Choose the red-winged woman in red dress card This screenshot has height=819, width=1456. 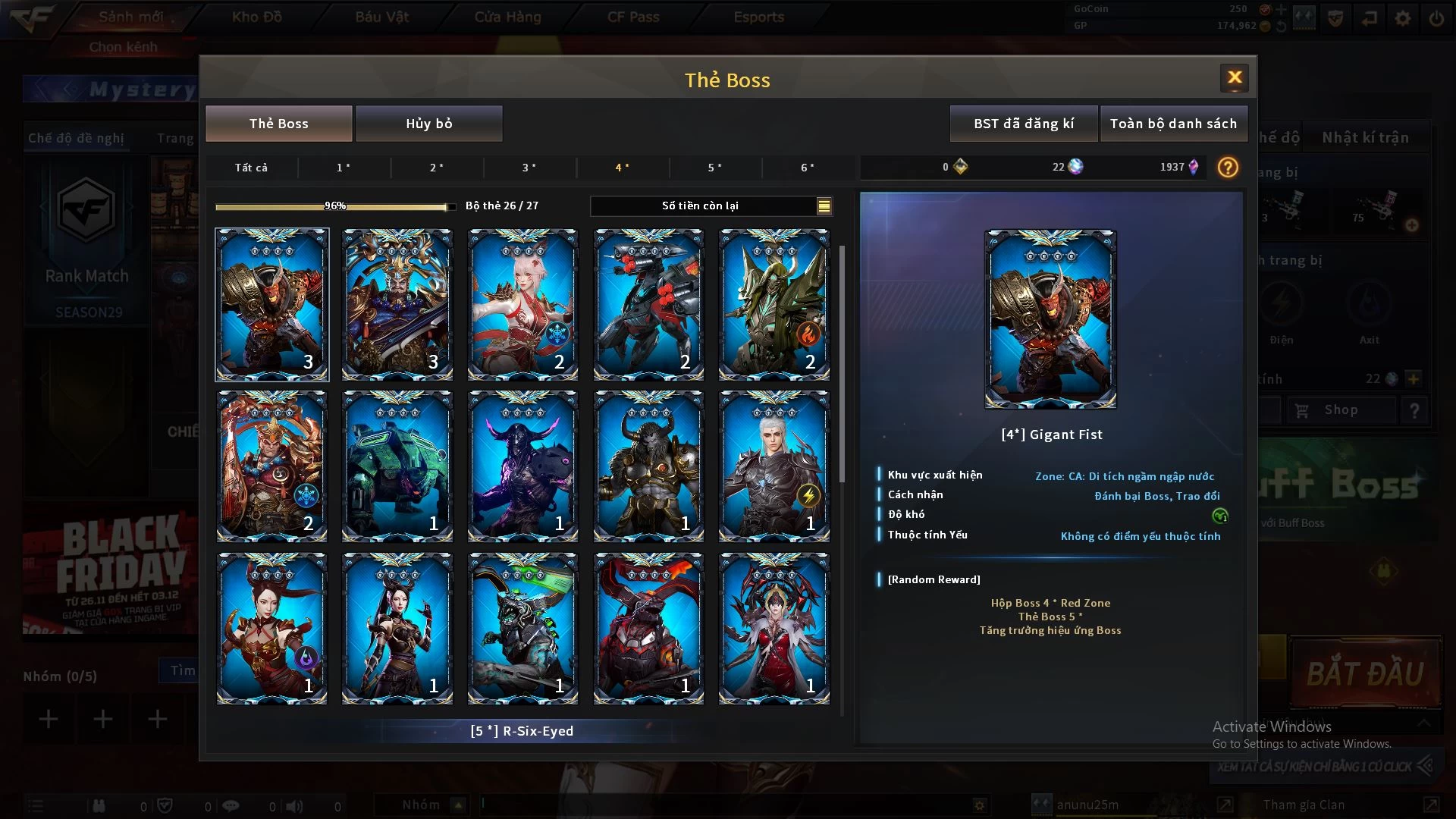[x=773, y=629]
